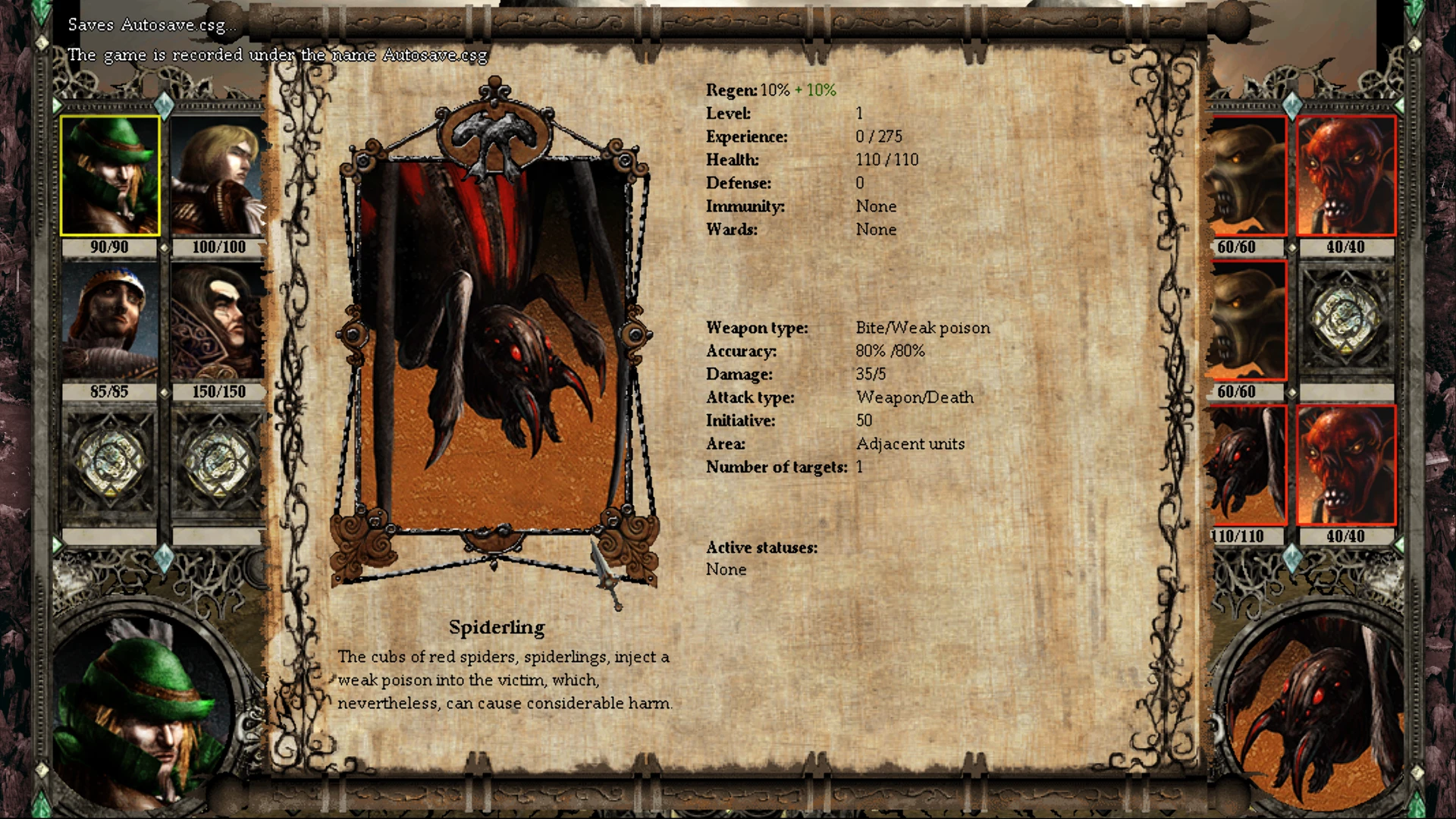Image resolution: width=1456 pixels, height=819 pixels.
Task: Select the knight portrait showing 100/100 health
Action: 216,174
